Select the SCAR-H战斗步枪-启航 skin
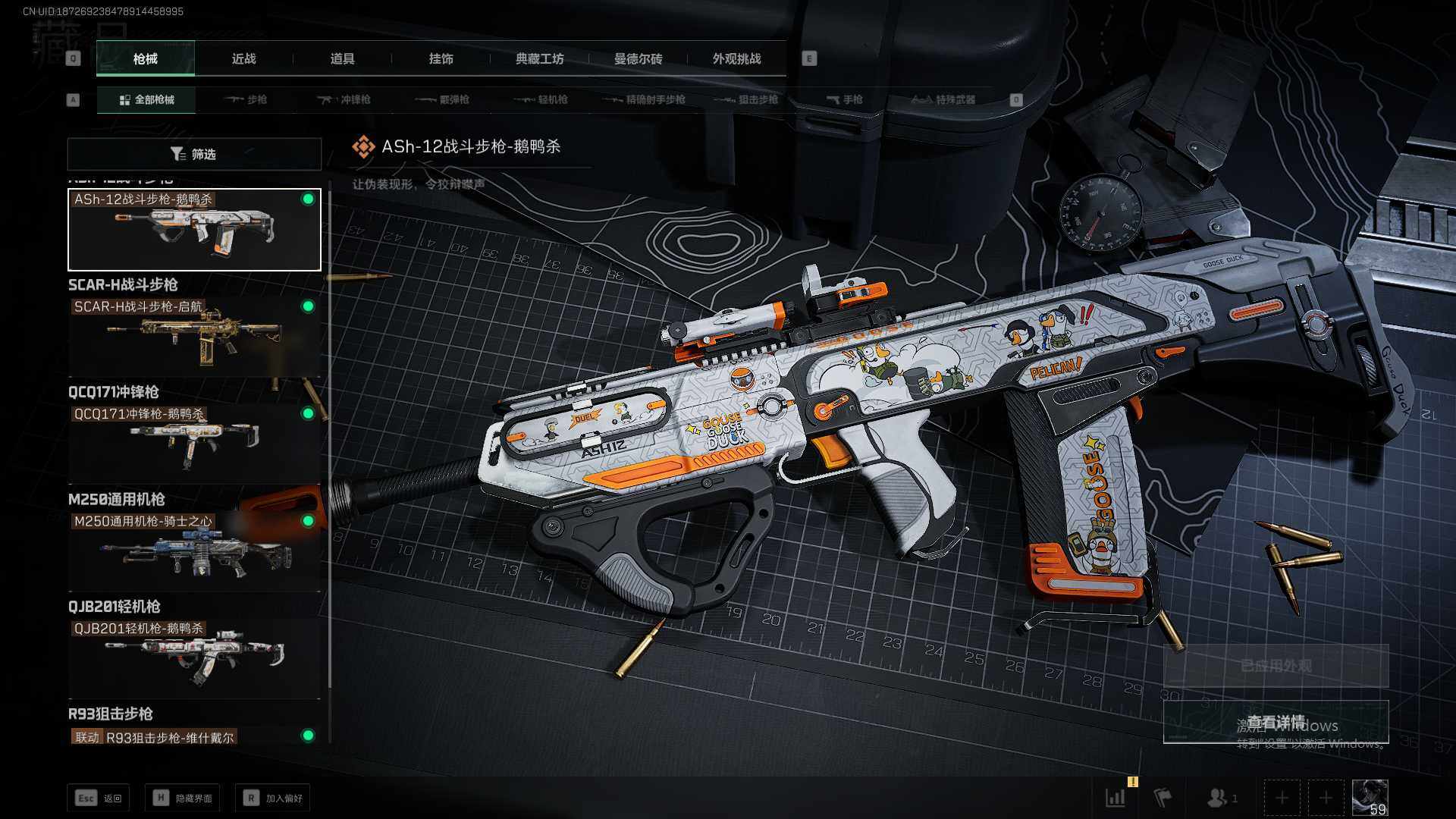 pos(194,335)
